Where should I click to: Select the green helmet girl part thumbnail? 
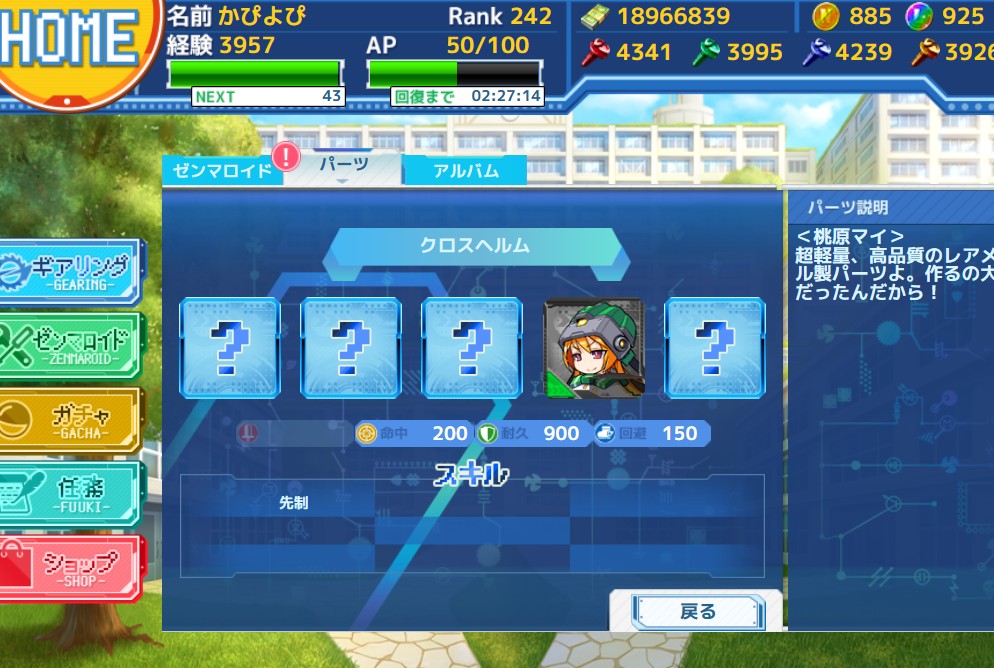(593, 348)
